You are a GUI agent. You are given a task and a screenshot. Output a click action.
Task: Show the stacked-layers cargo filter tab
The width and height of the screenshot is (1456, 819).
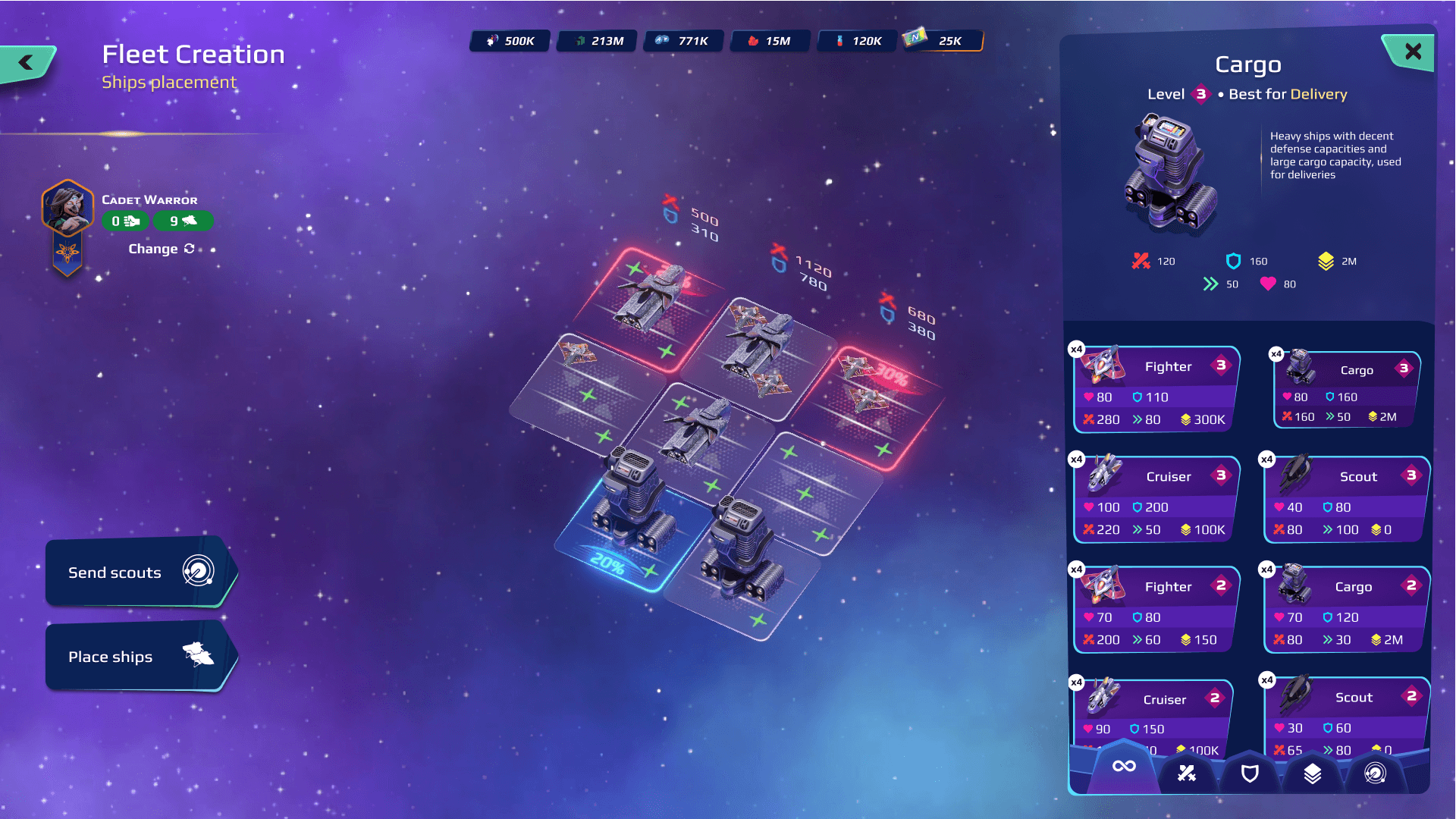[x=1313, y=773]
